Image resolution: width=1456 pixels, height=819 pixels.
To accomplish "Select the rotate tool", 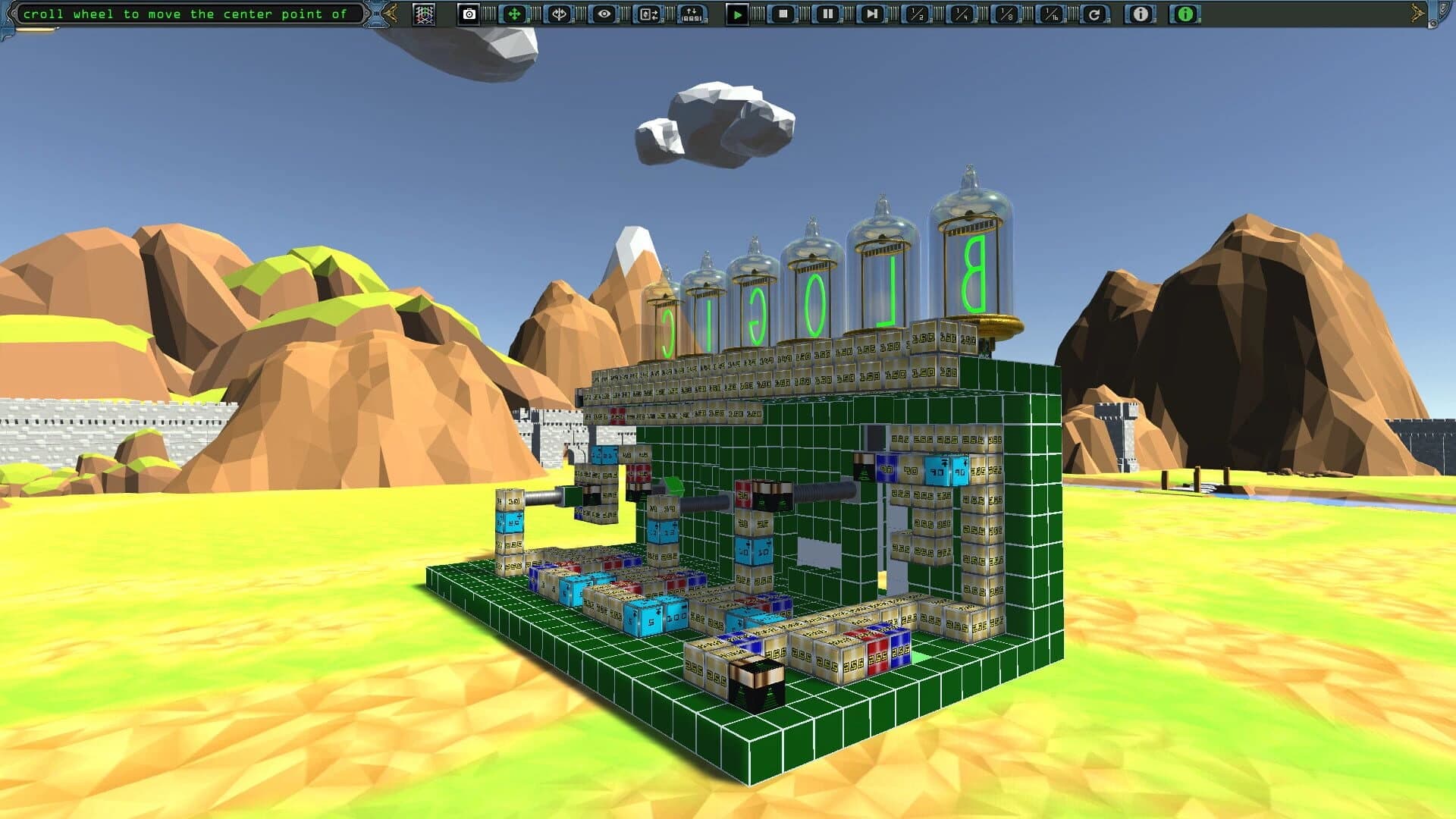I will (x=557, y=13).
